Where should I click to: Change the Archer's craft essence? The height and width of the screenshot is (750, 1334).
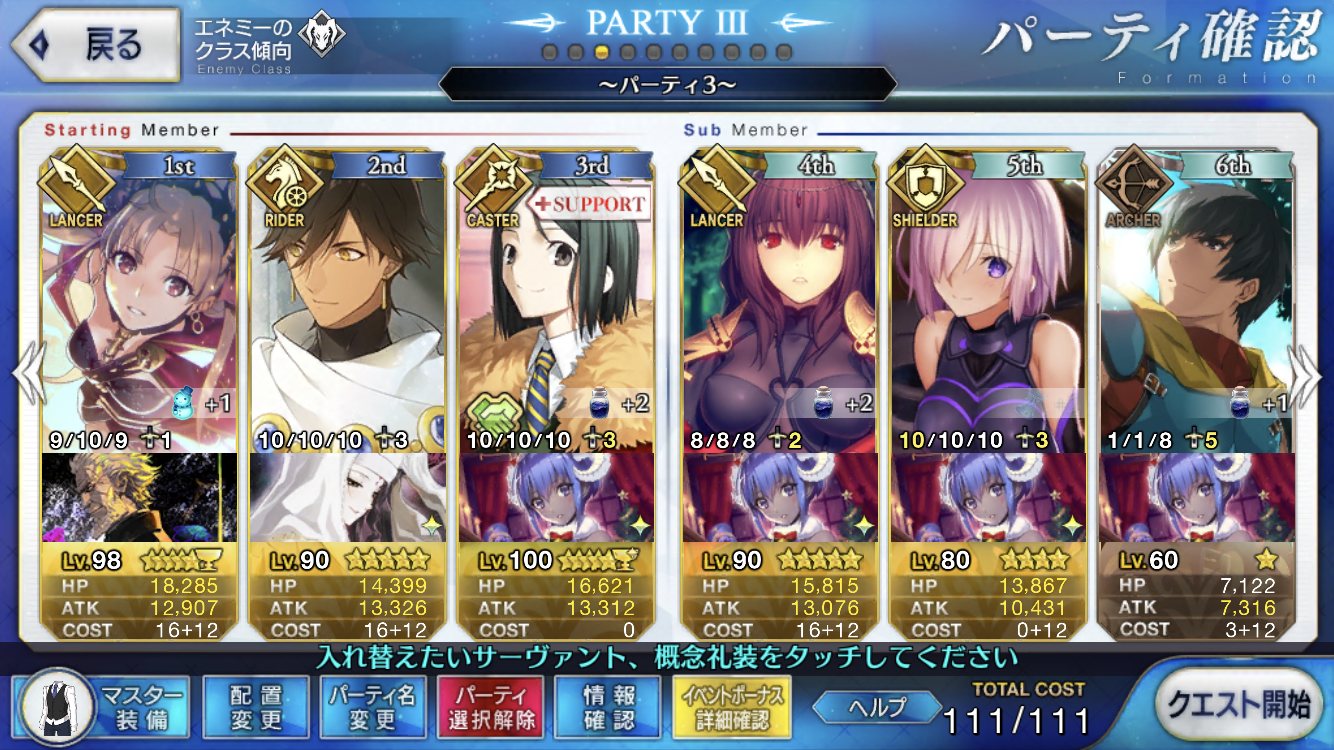[1196, 497]
